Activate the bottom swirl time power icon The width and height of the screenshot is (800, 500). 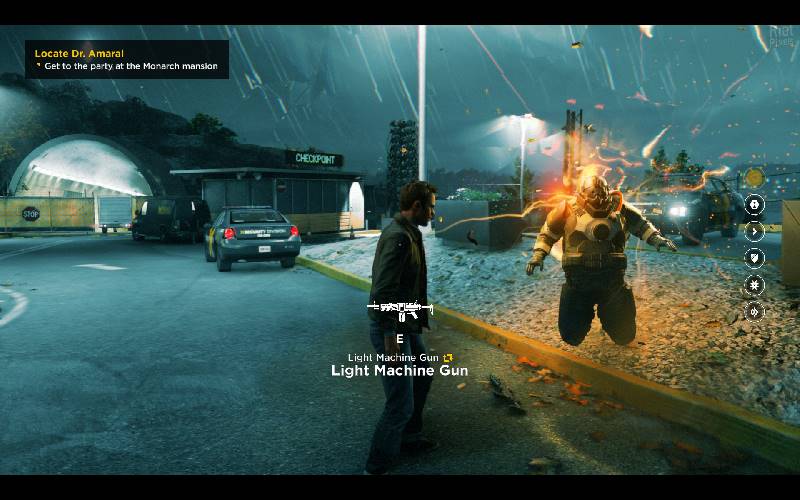pyautogui.click(x=756, y=312)
